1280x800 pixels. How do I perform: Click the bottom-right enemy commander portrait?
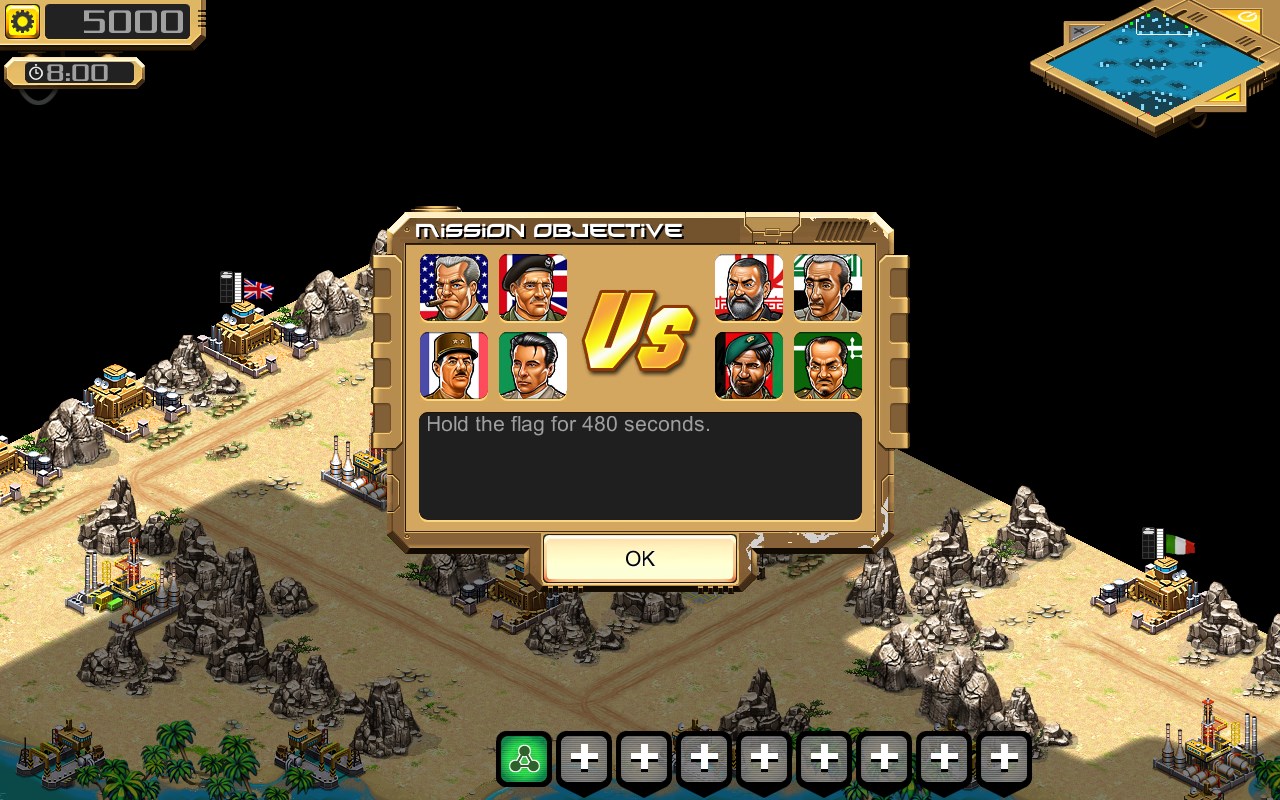click(x=827, y=365)
